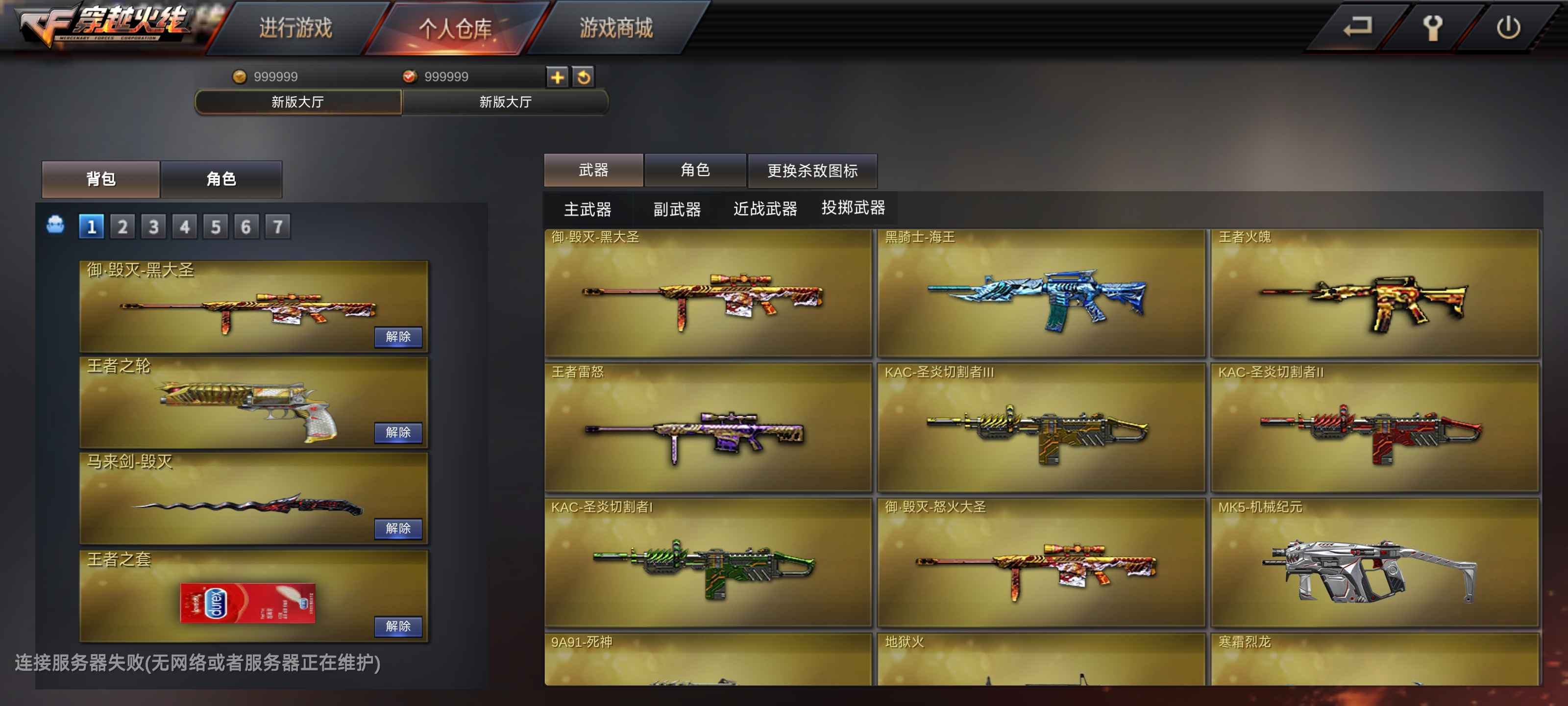Open the wrench settings button
Screen dimensions: 1568x706
click(x=1432, y=27)
